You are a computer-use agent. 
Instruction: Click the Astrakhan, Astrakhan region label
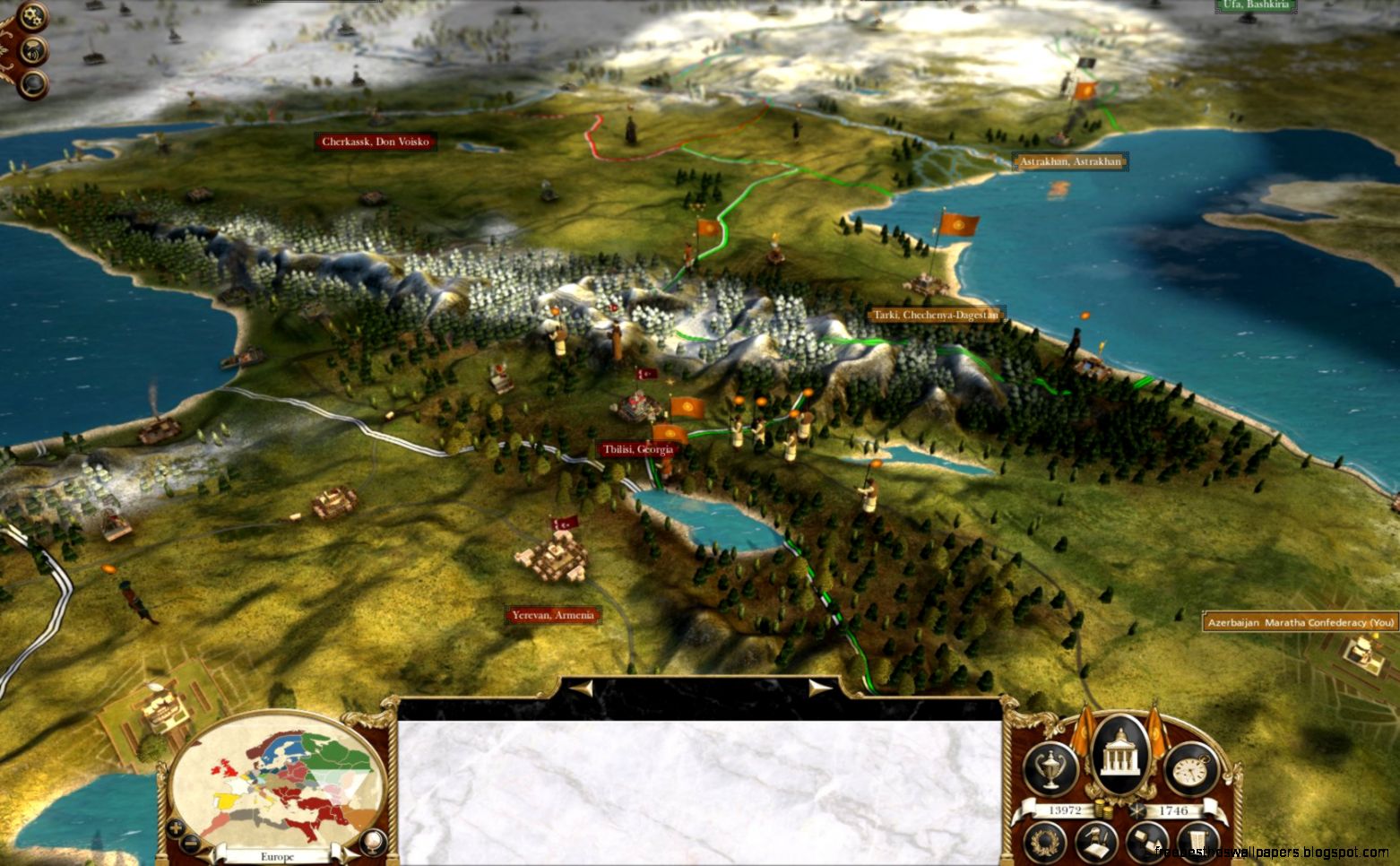(1070, 162)
